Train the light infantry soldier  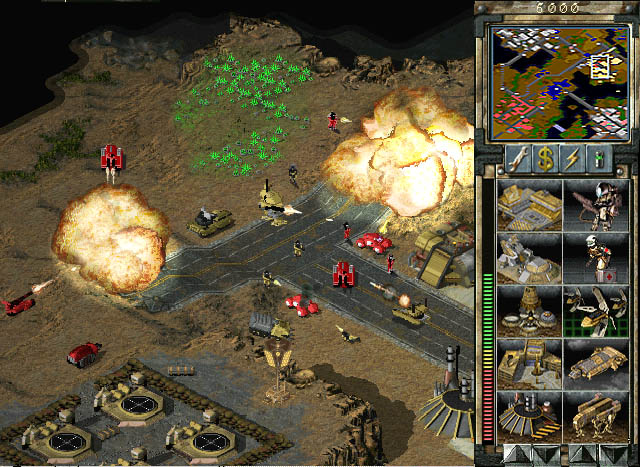[596, 205]
